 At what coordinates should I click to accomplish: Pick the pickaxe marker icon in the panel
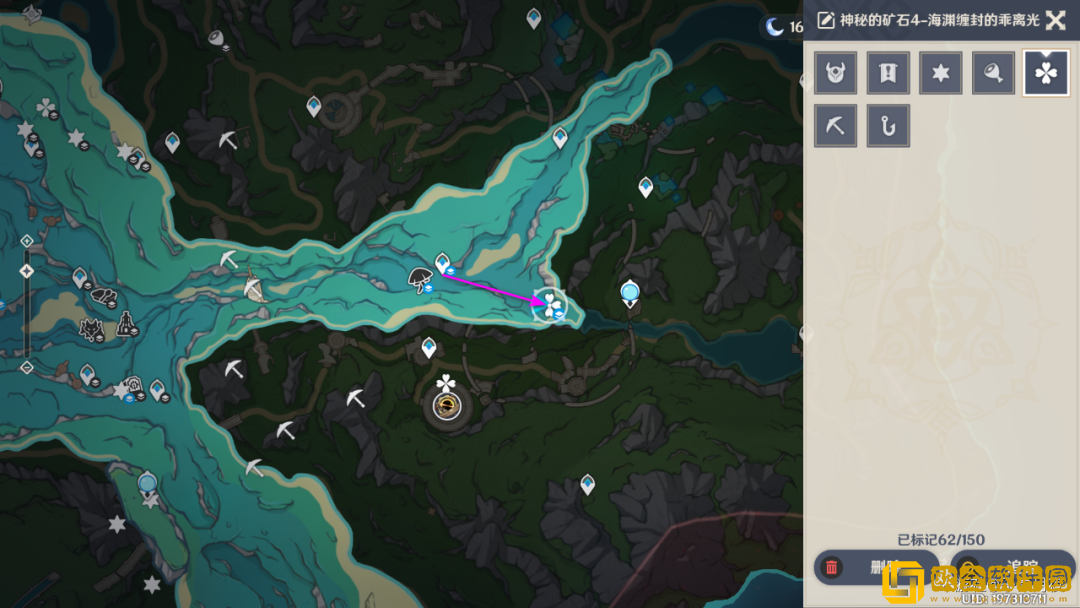click(x=835, y=126)
